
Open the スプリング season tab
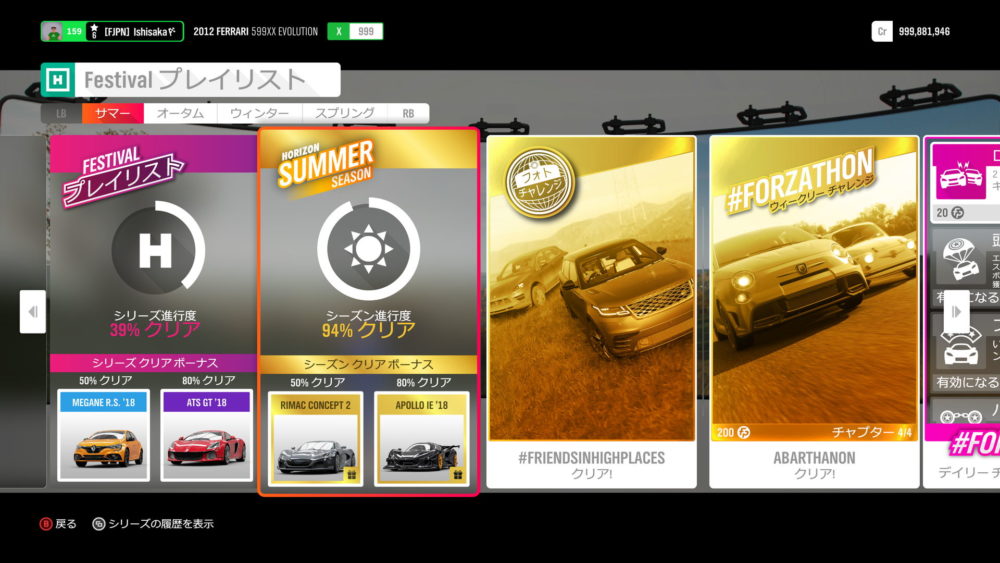[345, 114]
